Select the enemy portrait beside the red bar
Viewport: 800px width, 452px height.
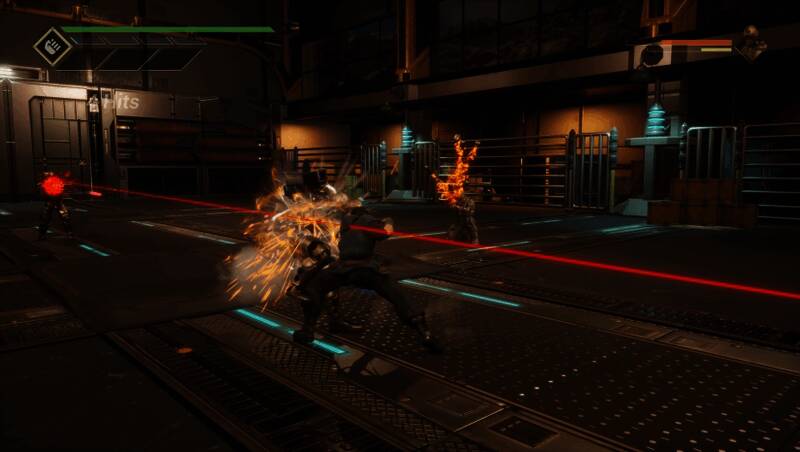[x=750, y=44]
